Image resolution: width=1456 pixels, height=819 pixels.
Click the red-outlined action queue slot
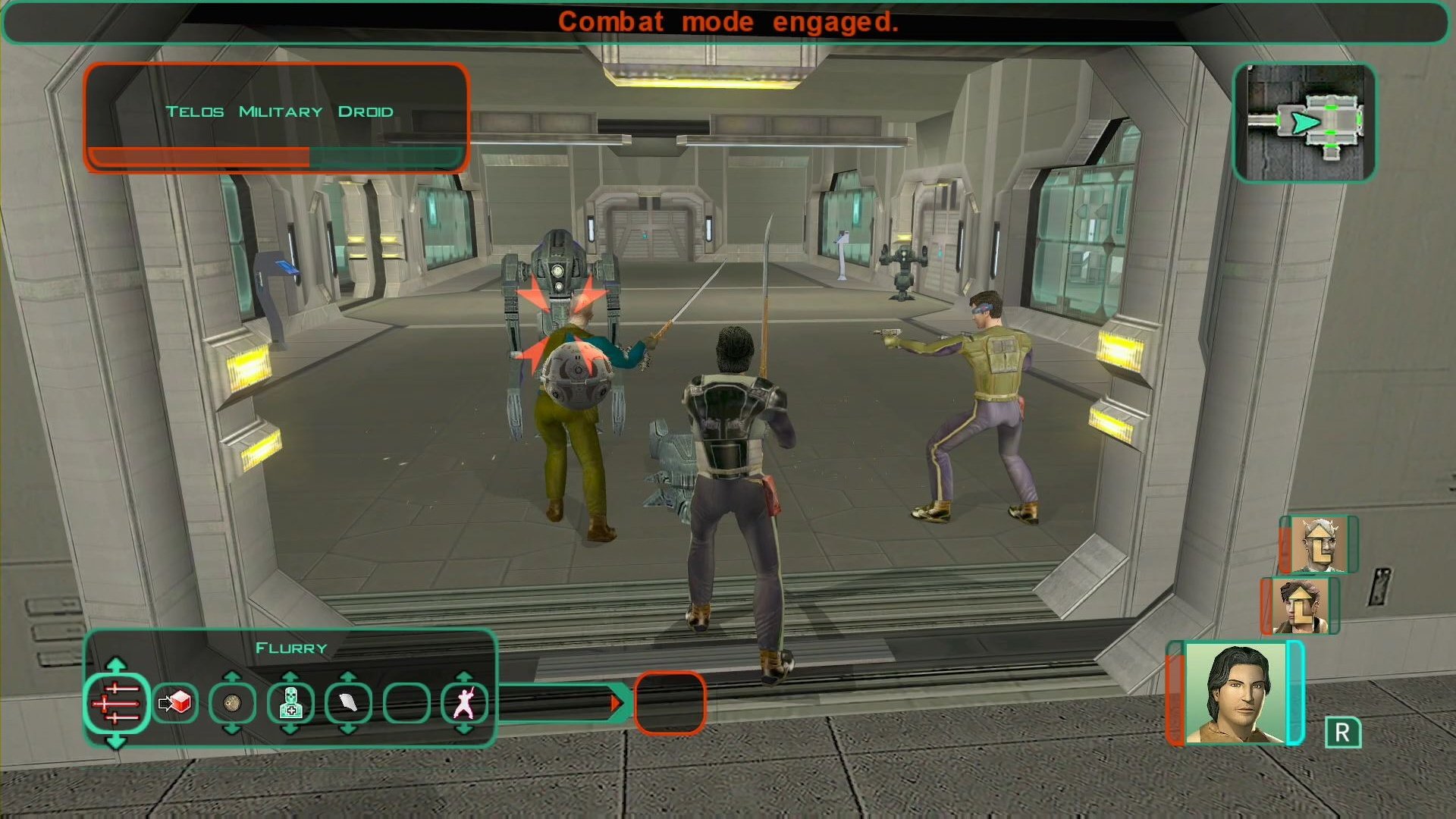[x=670, y=703]
